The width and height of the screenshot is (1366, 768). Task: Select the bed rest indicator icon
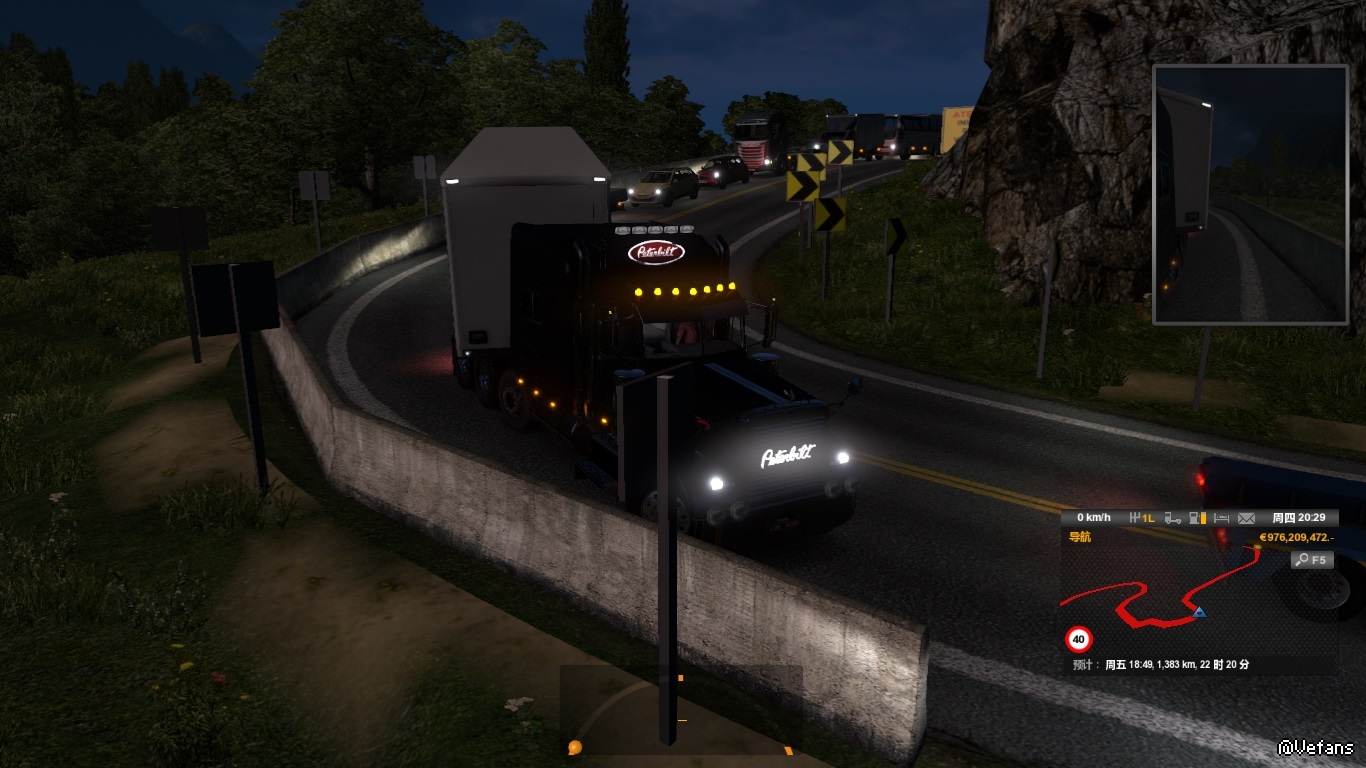tap(1222, 518)
